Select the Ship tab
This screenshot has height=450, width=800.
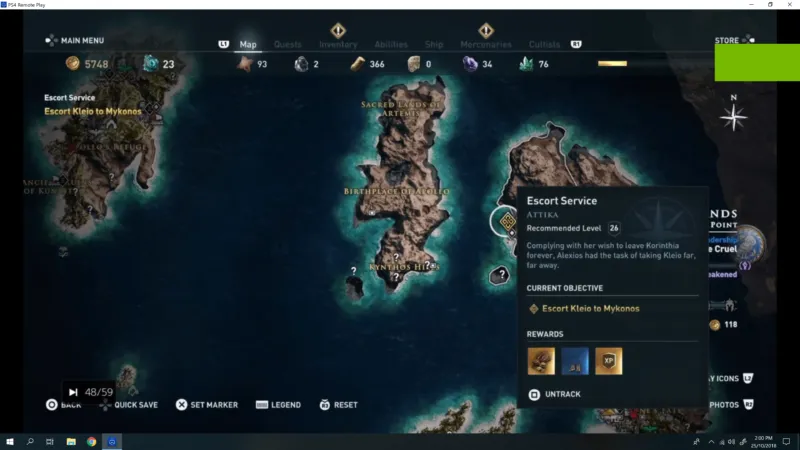tap(434, 44)
